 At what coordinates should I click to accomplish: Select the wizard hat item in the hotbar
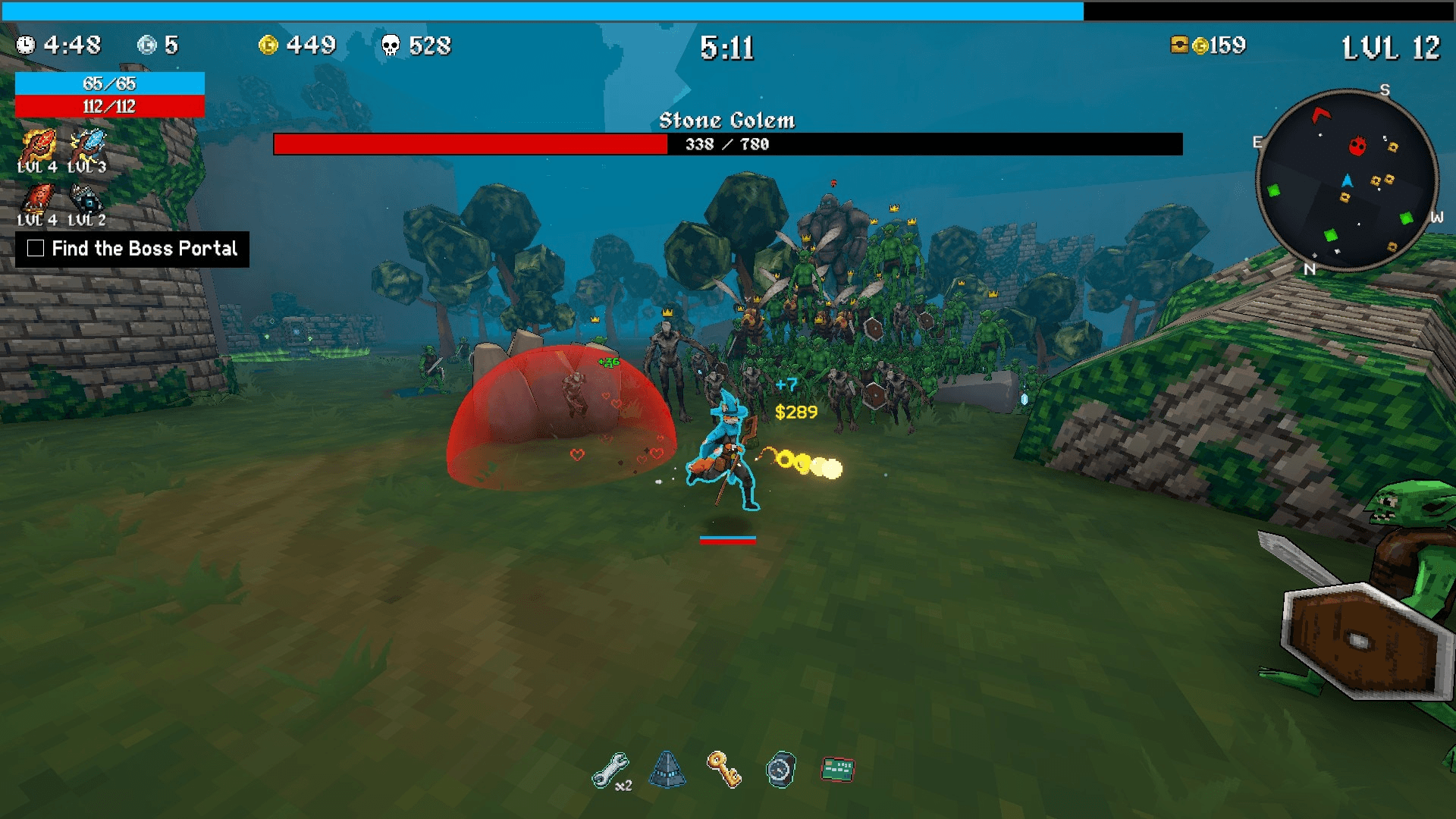click(666, 768)
